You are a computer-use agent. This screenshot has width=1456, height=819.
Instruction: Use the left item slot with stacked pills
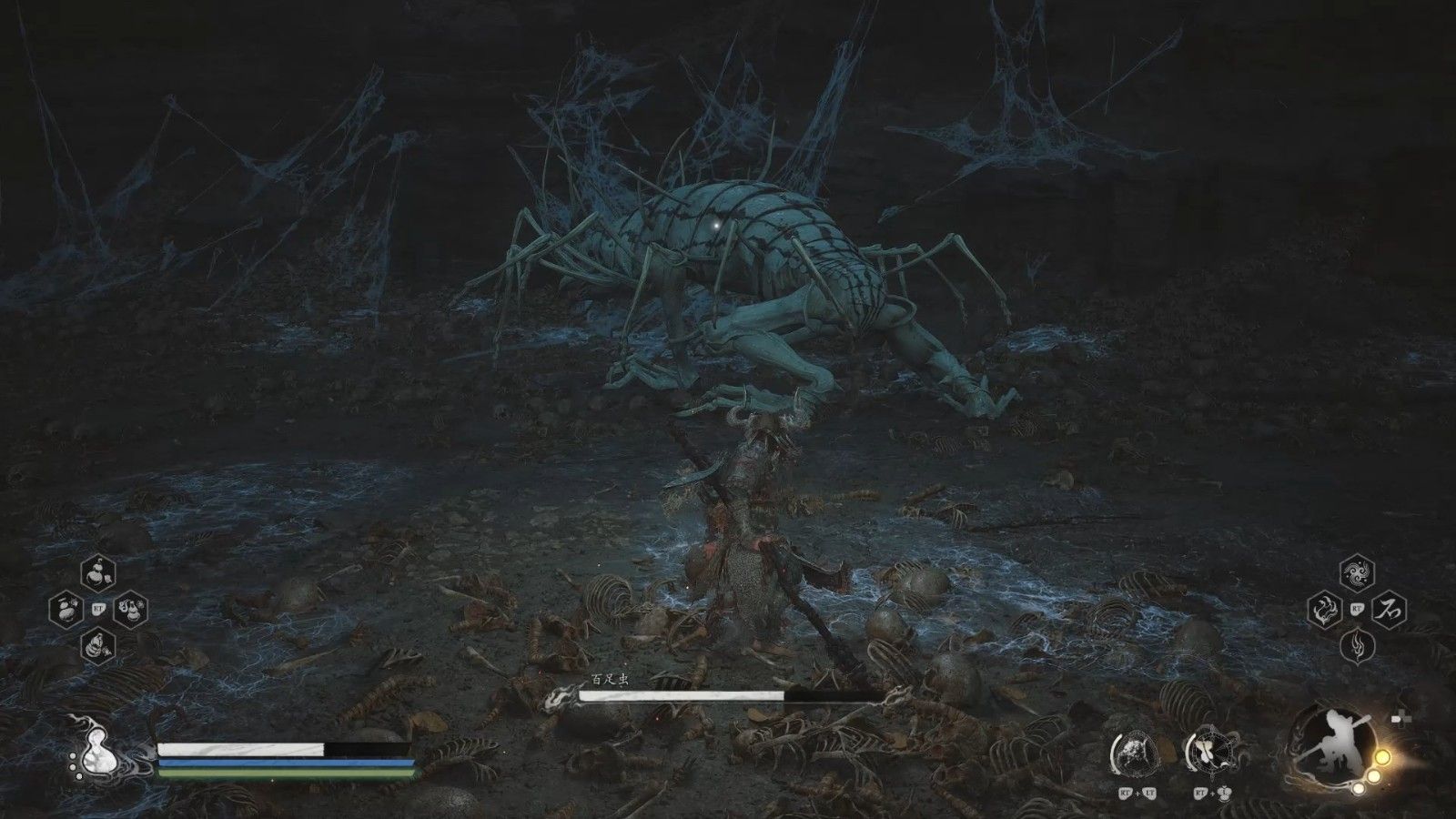[66, 610]
